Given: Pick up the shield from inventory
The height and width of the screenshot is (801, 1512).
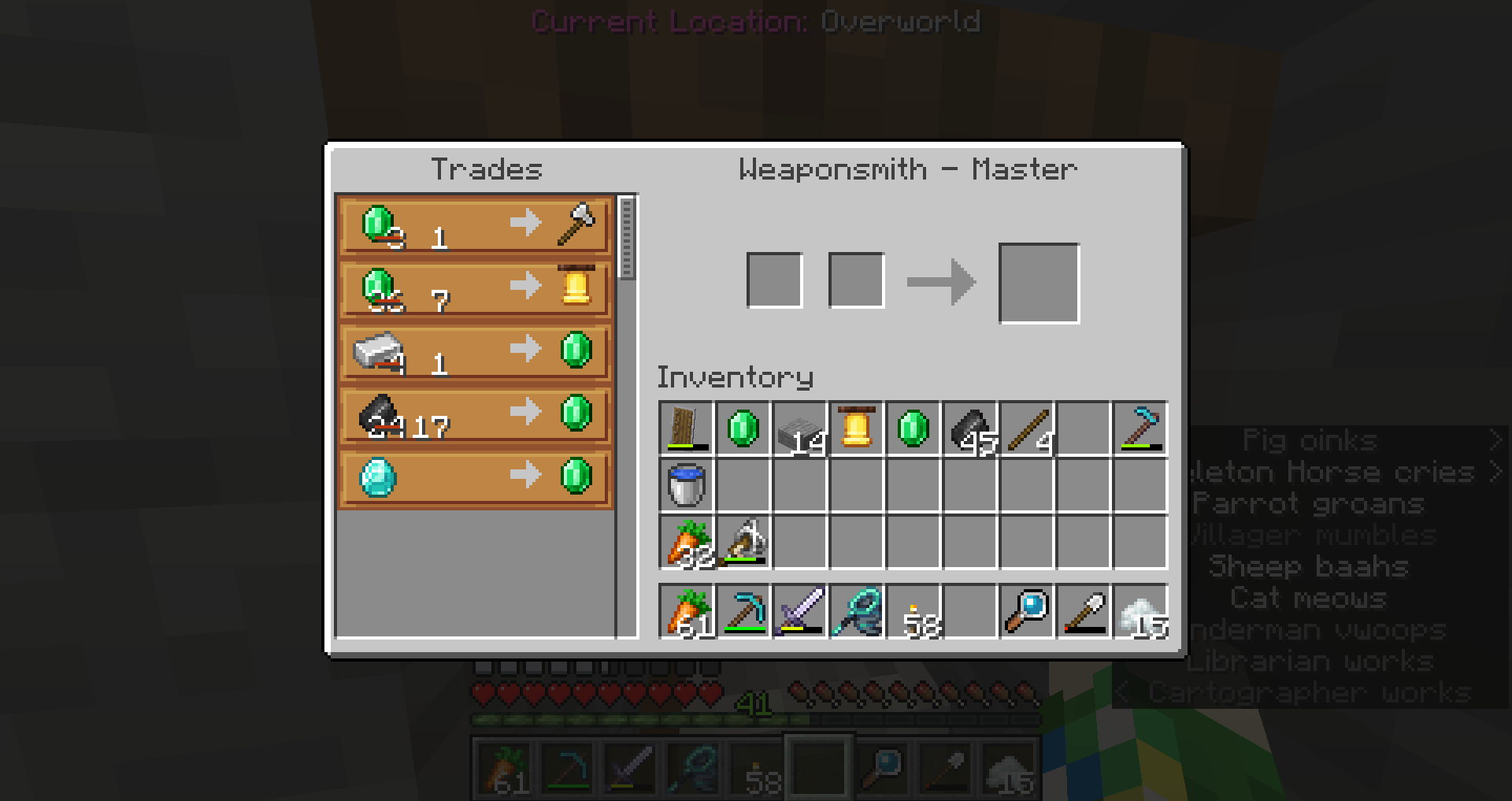Looking at the screenshot, I should (x=687, y=429).
